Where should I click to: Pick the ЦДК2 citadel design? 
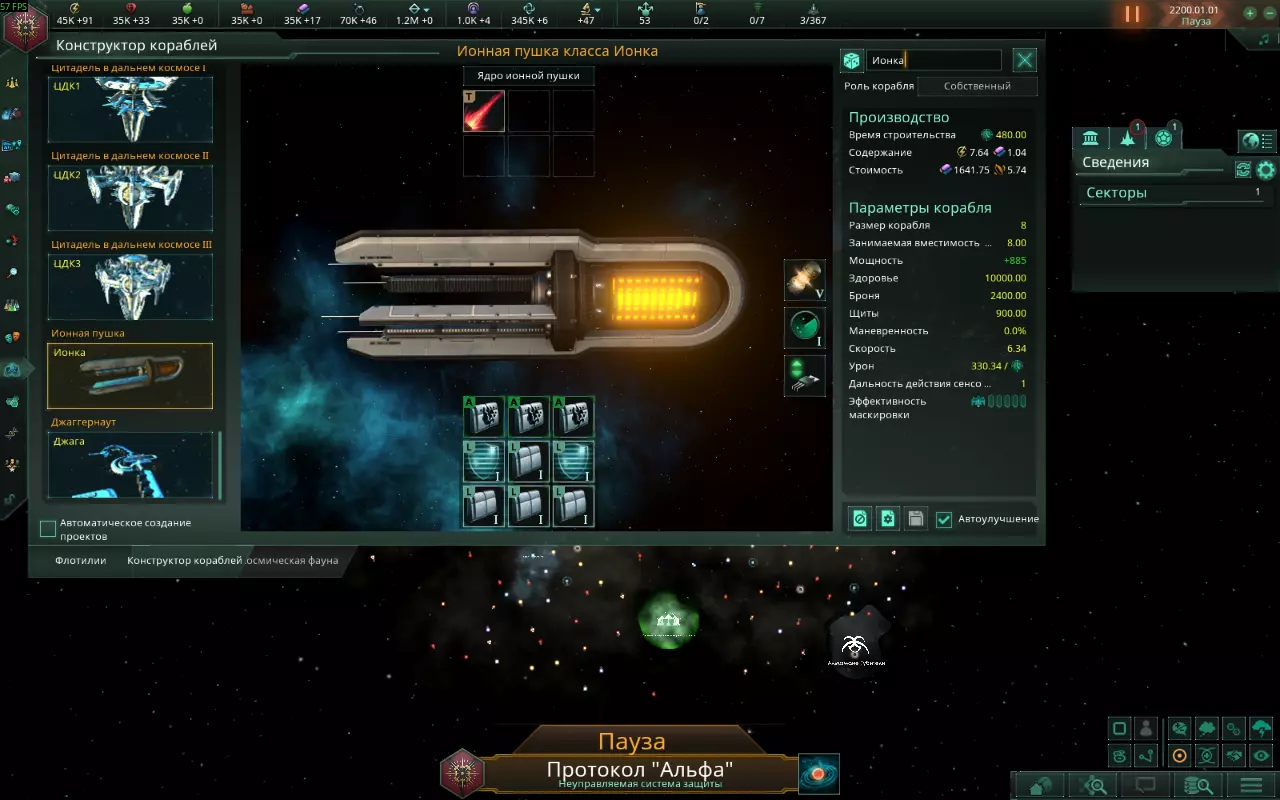click(130, 197)
